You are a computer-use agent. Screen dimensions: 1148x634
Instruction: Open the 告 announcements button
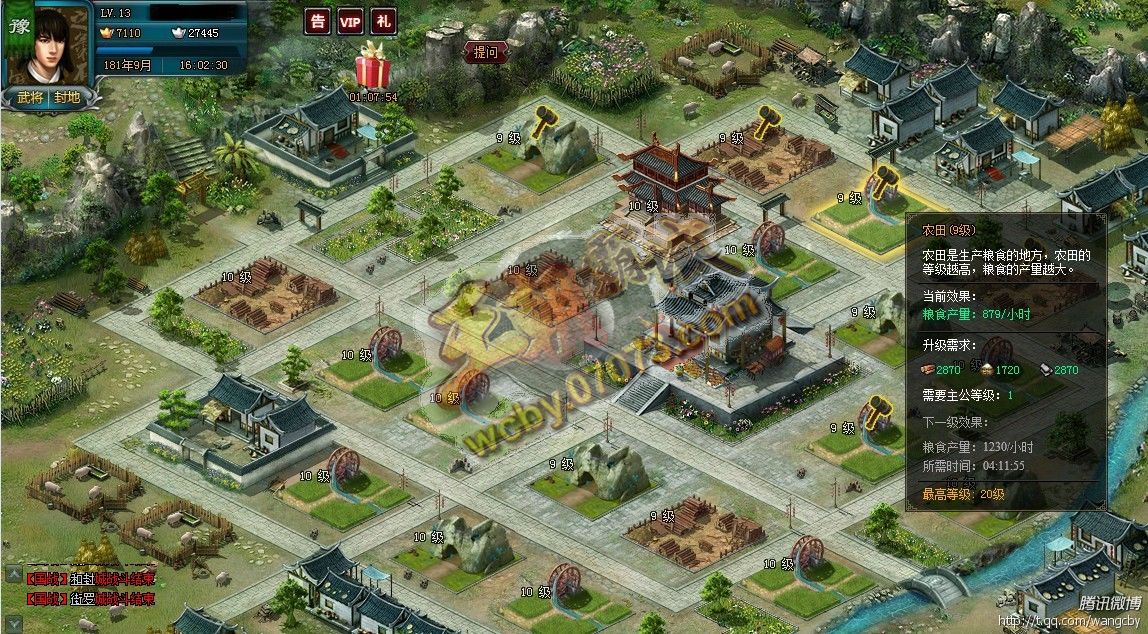[318, 21]
